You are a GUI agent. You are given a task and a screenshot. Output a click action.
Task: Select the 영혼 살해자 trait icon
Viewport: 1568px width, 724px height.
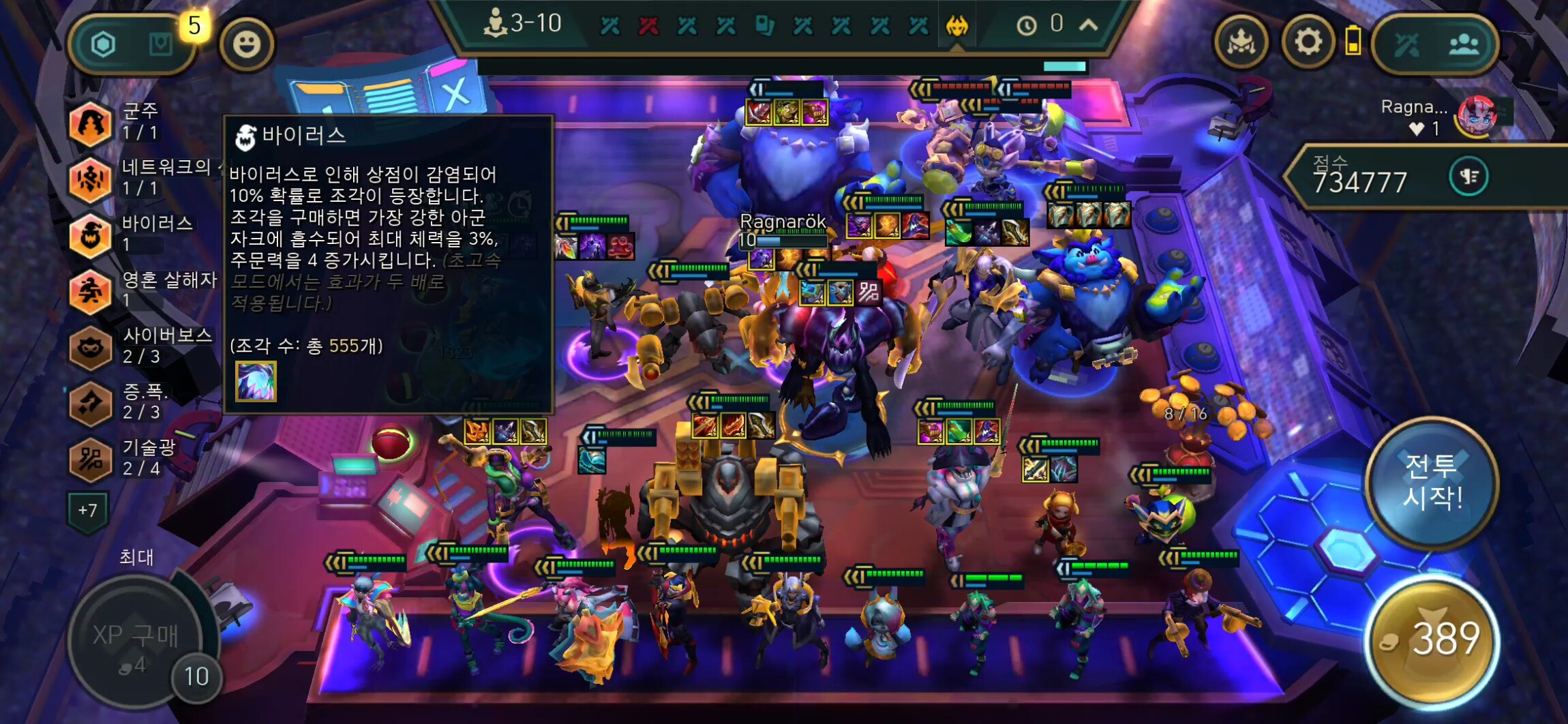91,291
